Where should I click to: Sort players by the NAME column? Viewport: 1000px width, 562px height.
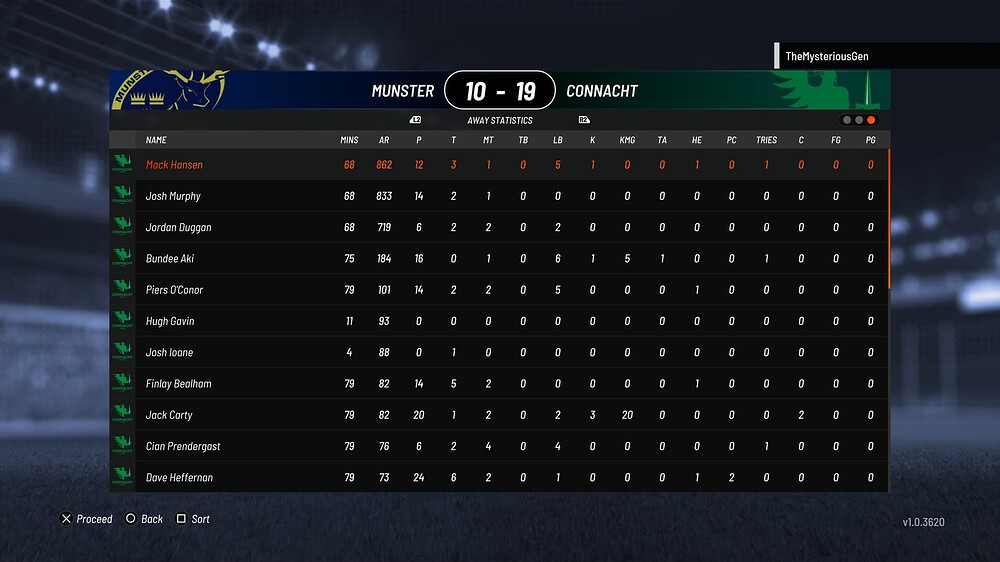(x=156, y=141)
